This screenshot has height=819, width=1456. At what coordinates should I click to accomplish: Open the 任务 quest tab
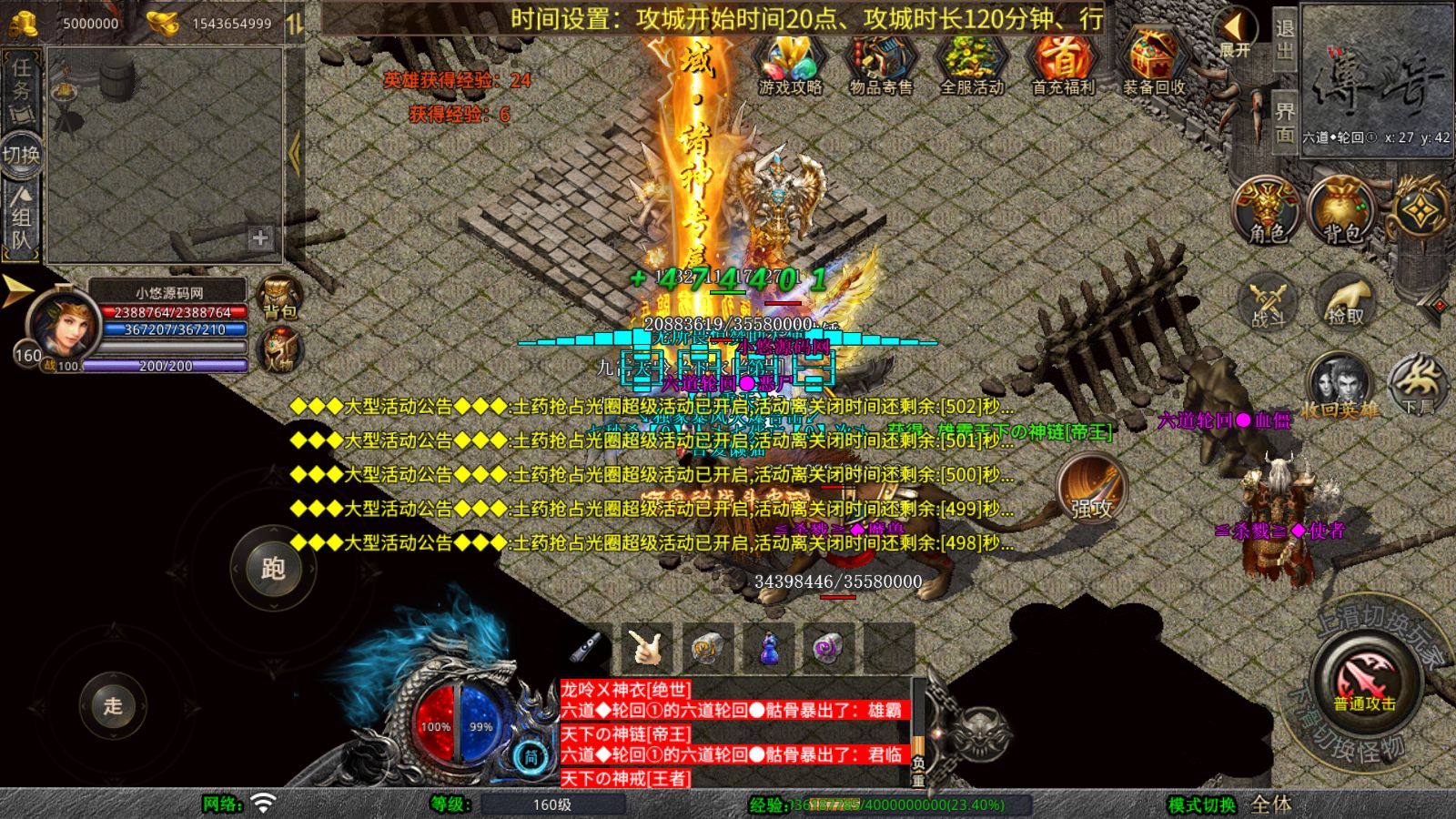click(20, 86)
